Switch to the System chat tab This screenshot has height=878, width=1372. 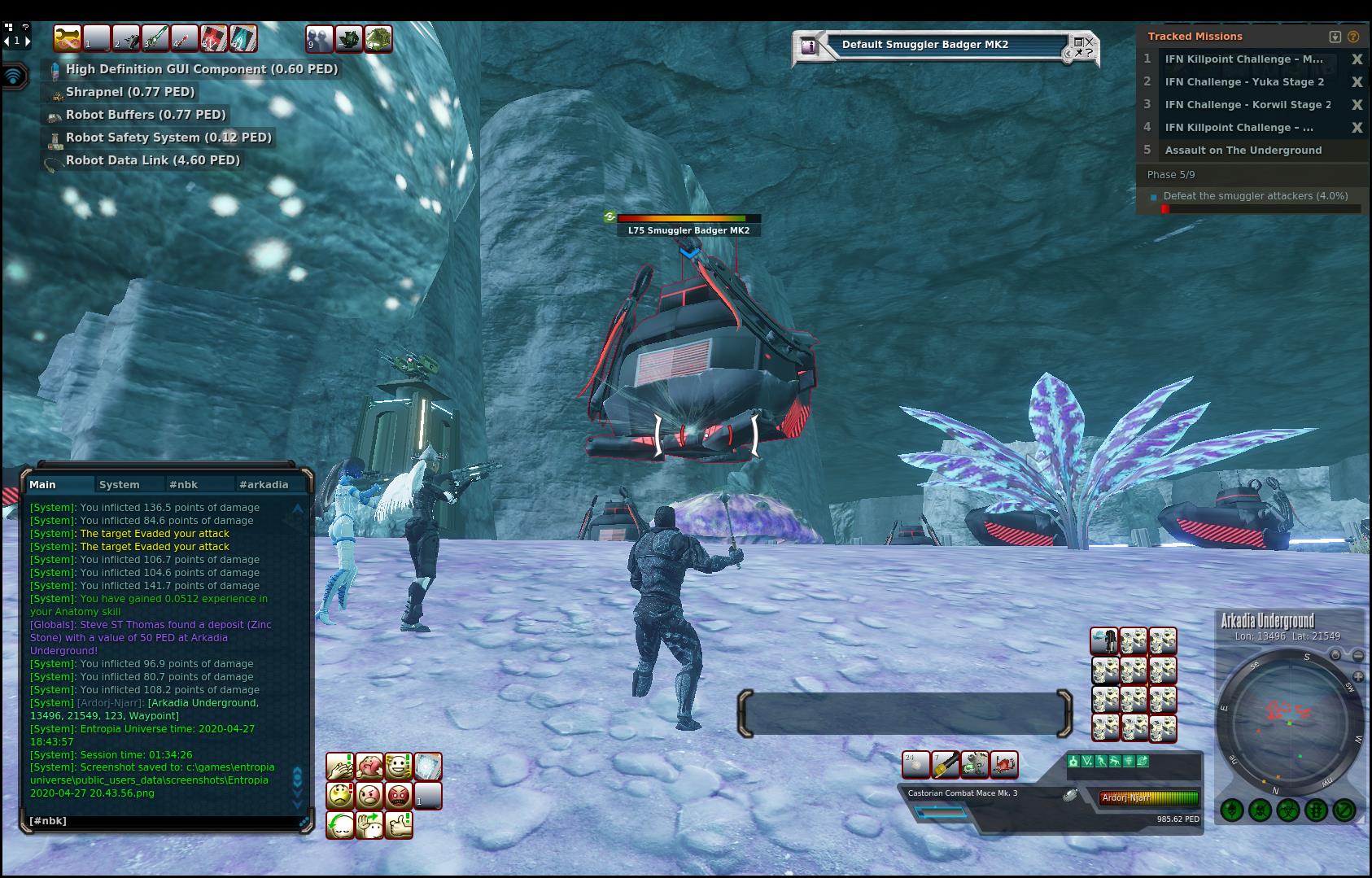119,484
